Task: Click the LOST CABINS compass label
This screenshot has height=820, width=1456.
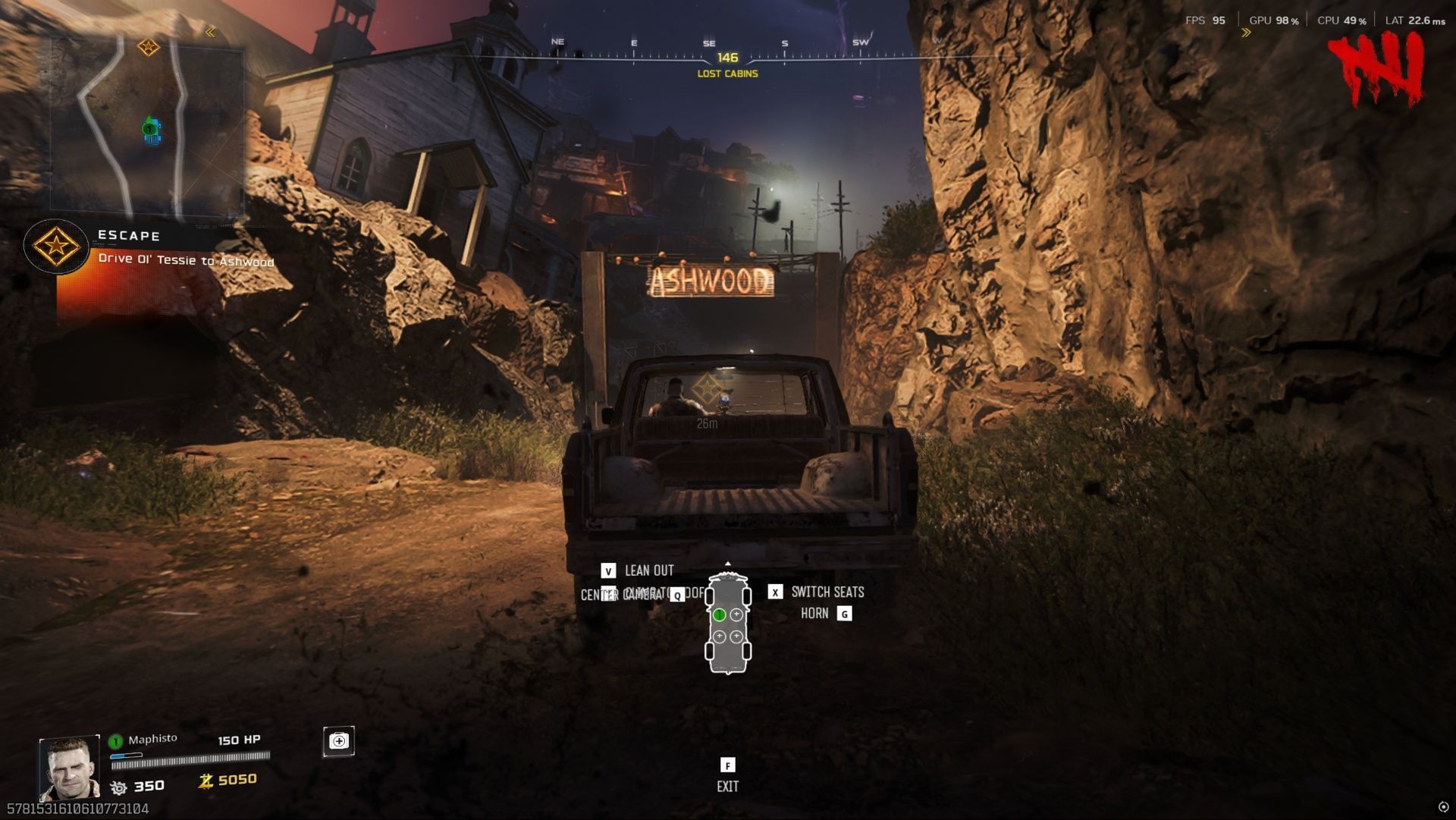Action: pyautogui.click(x=727, y=75)
